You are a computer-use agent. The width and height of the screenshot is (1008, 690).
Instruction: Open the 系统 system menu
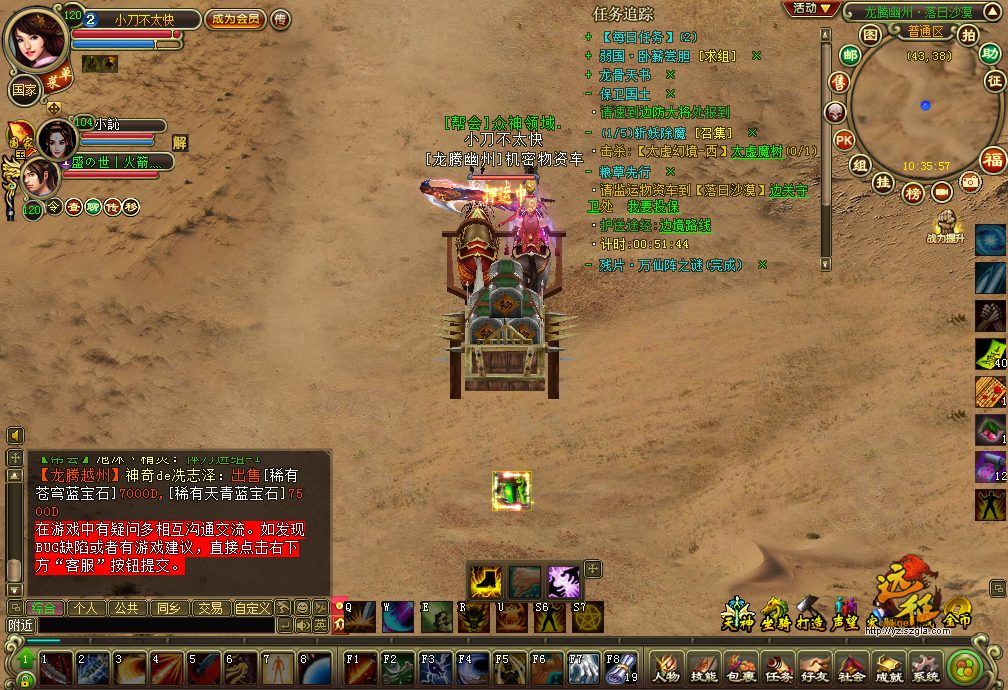pos(925,666)
